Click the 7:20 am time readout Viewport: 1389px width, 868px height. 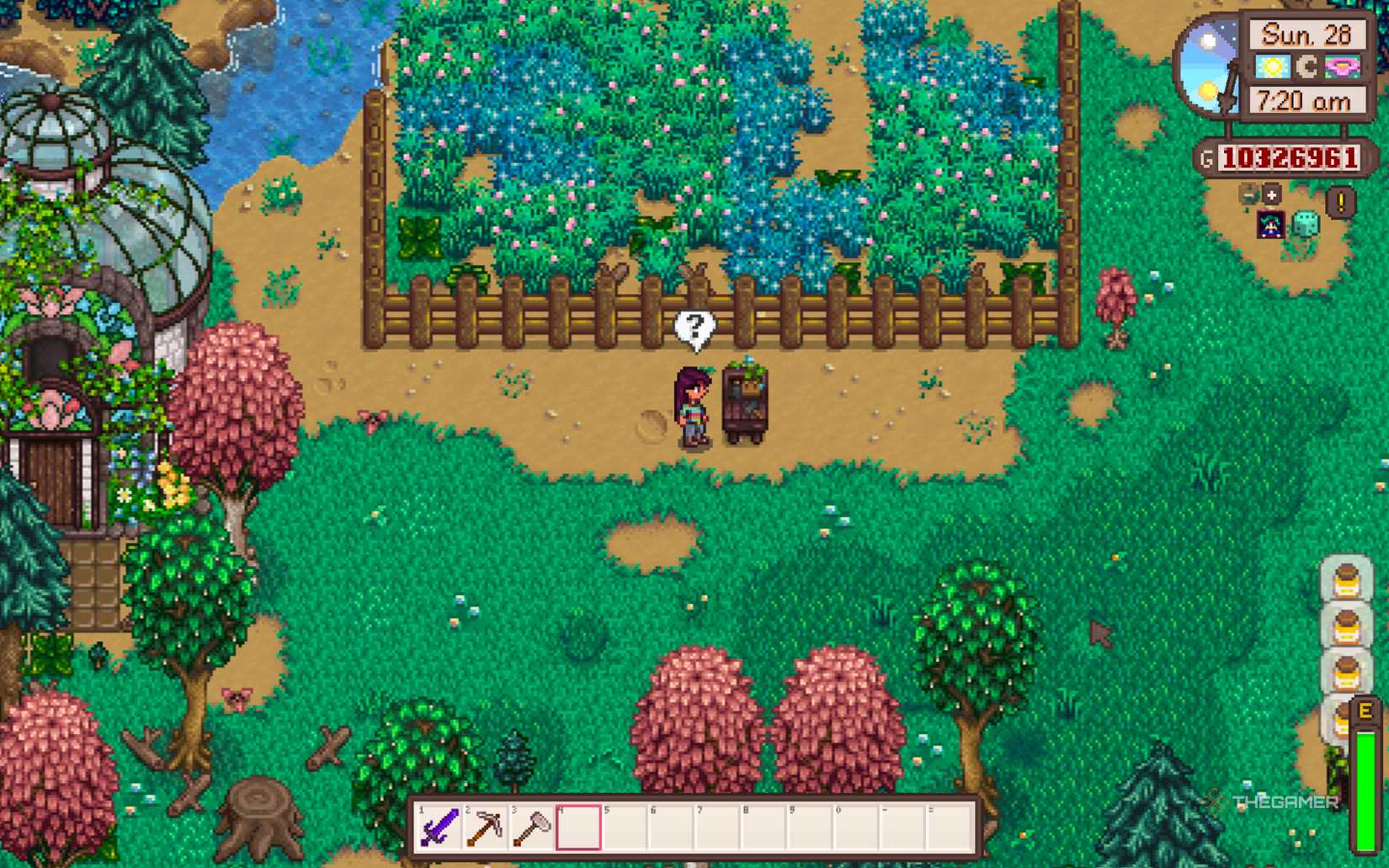[x=1307, y=100]
